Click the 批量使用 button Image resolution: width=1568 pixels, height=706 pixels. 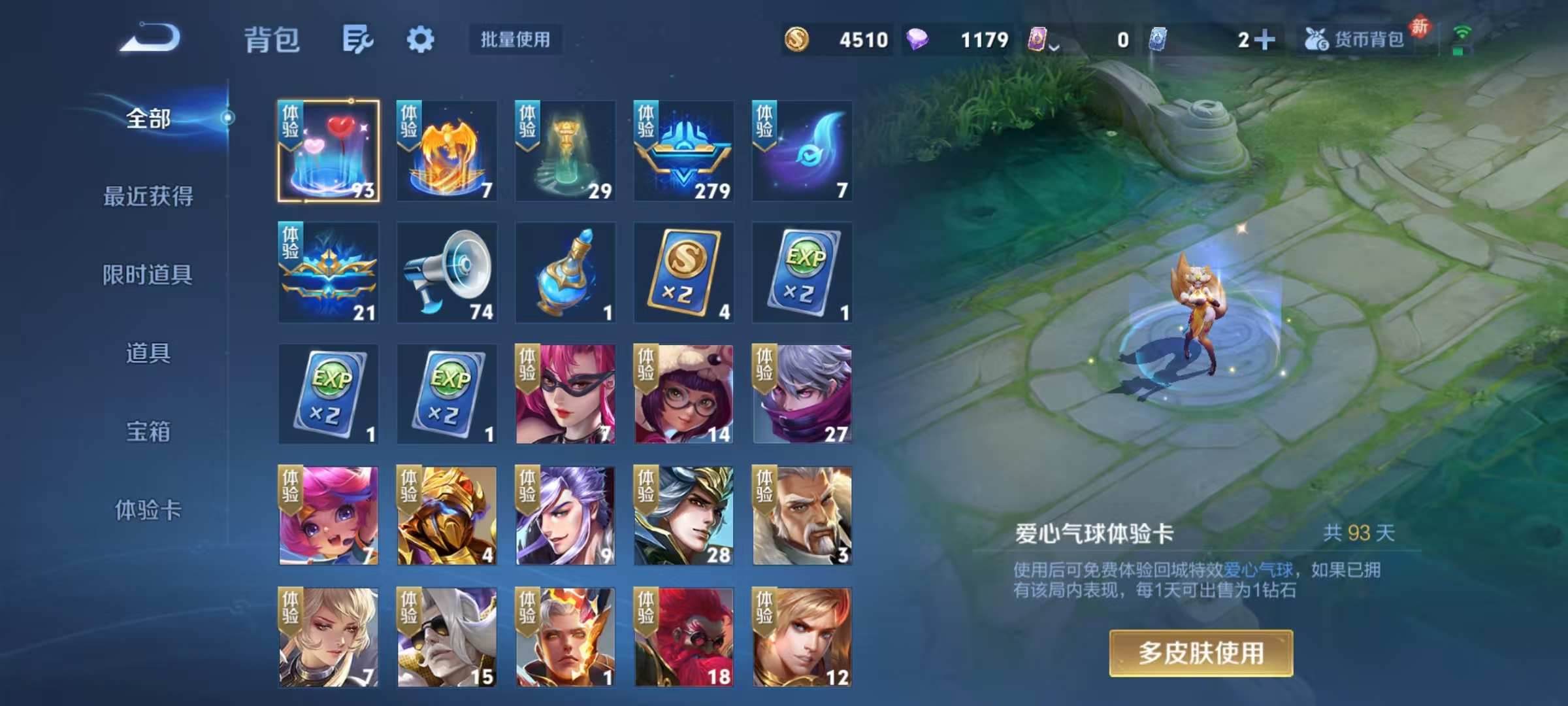tap(515, 39)
